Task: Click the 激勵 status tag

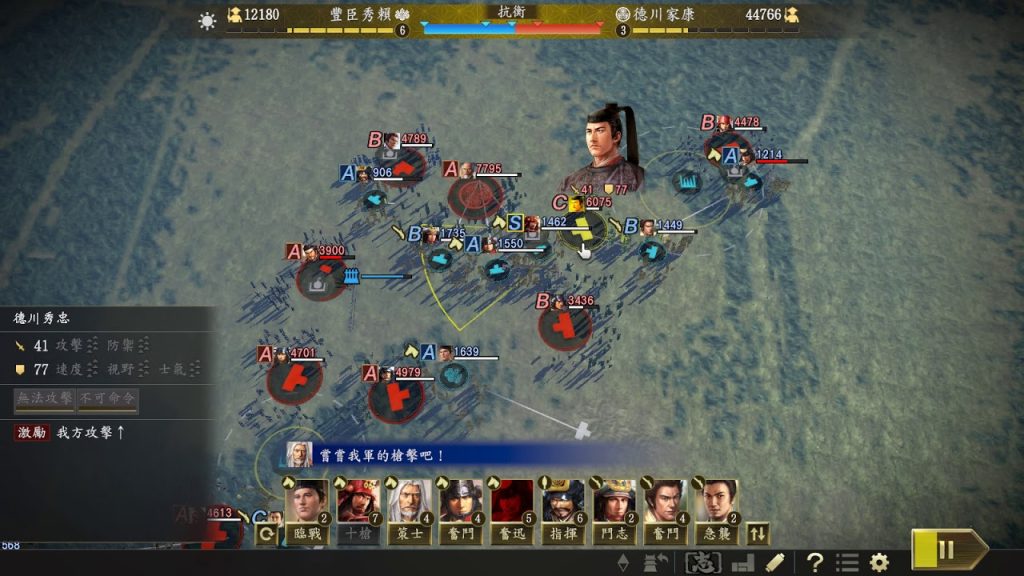Action: tap(31, 432)
